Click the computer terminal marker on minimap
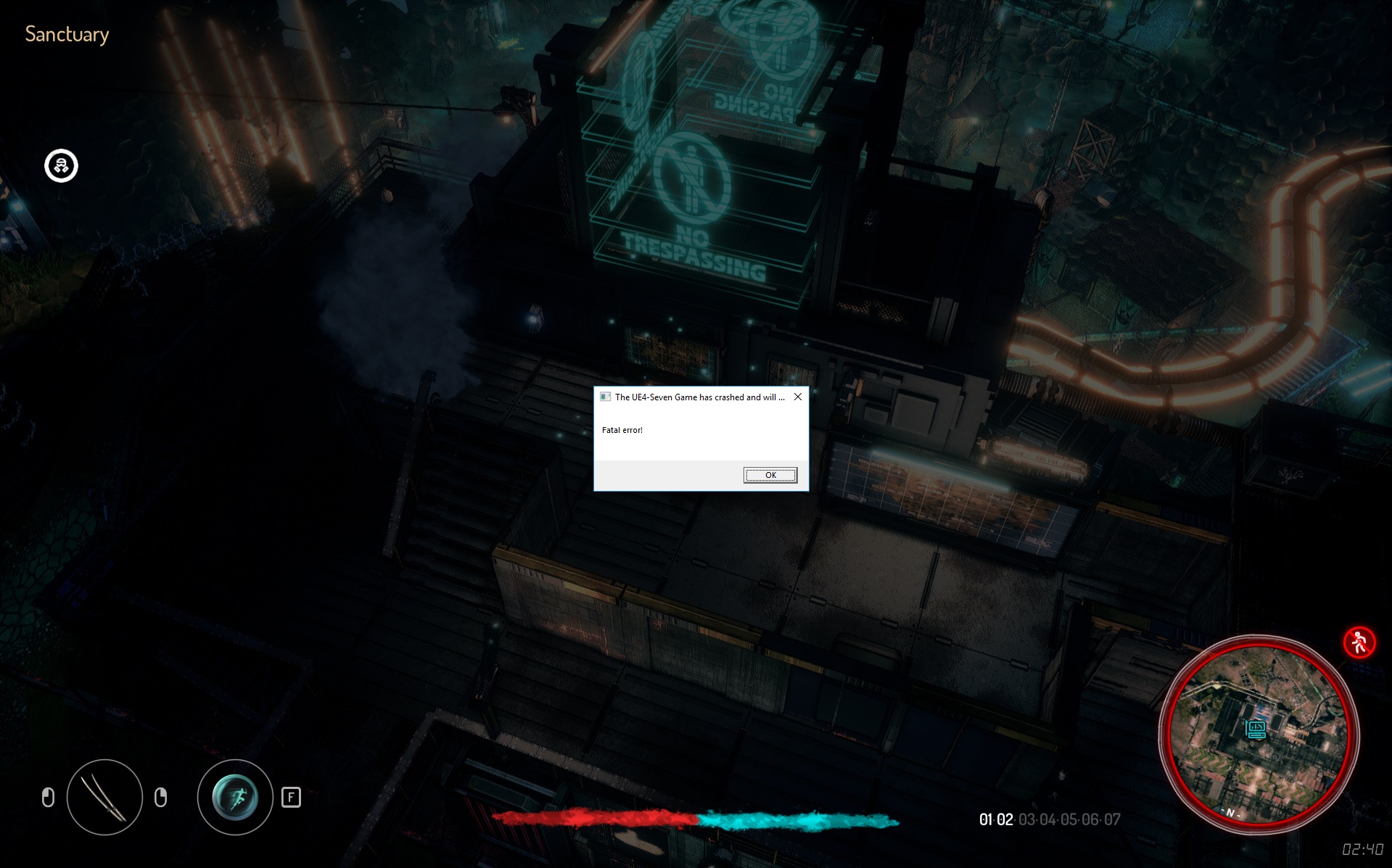 1256,729
